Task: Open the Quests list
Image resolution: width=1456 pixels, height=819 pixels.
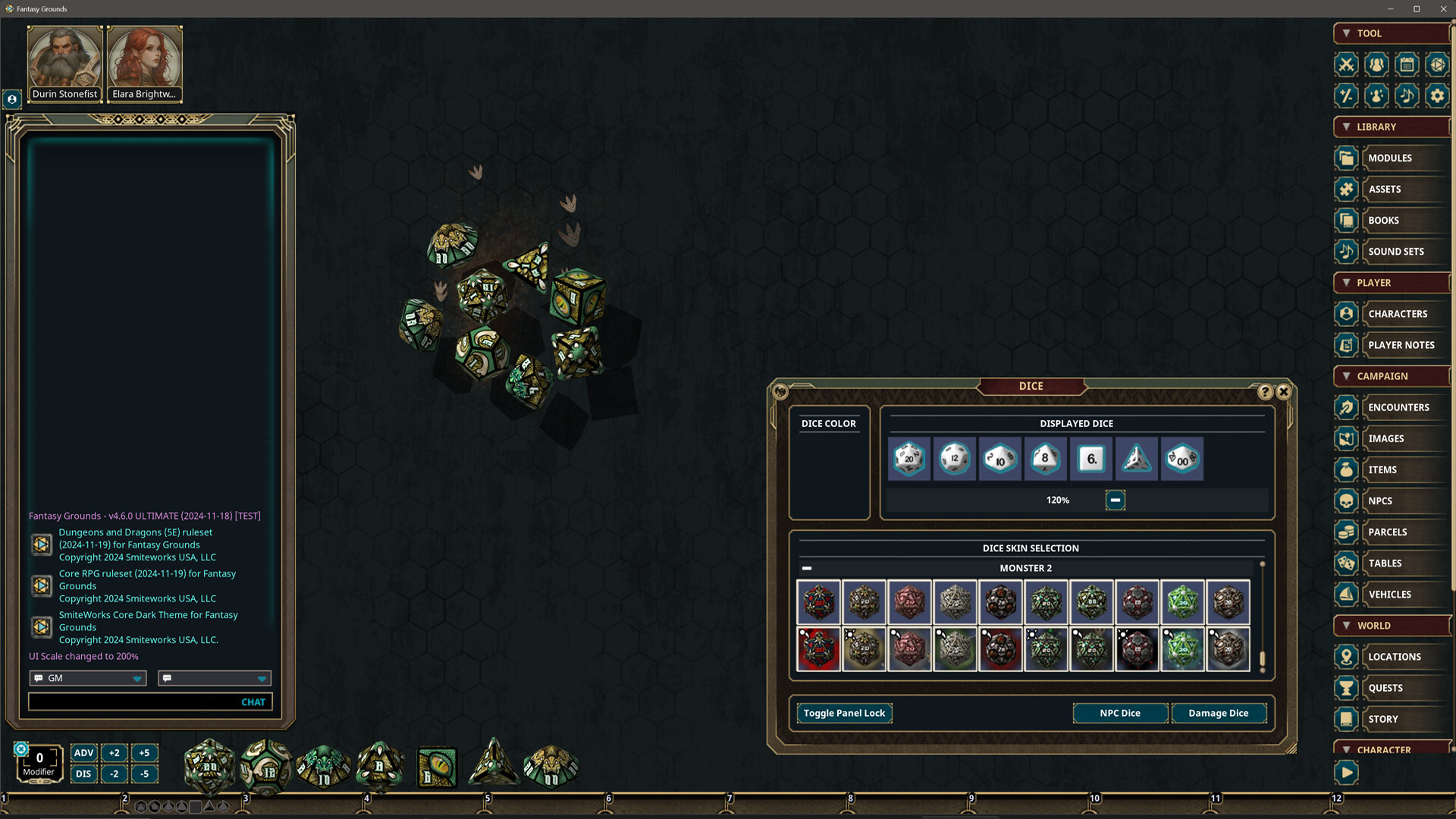Action: click(1385, 688)
